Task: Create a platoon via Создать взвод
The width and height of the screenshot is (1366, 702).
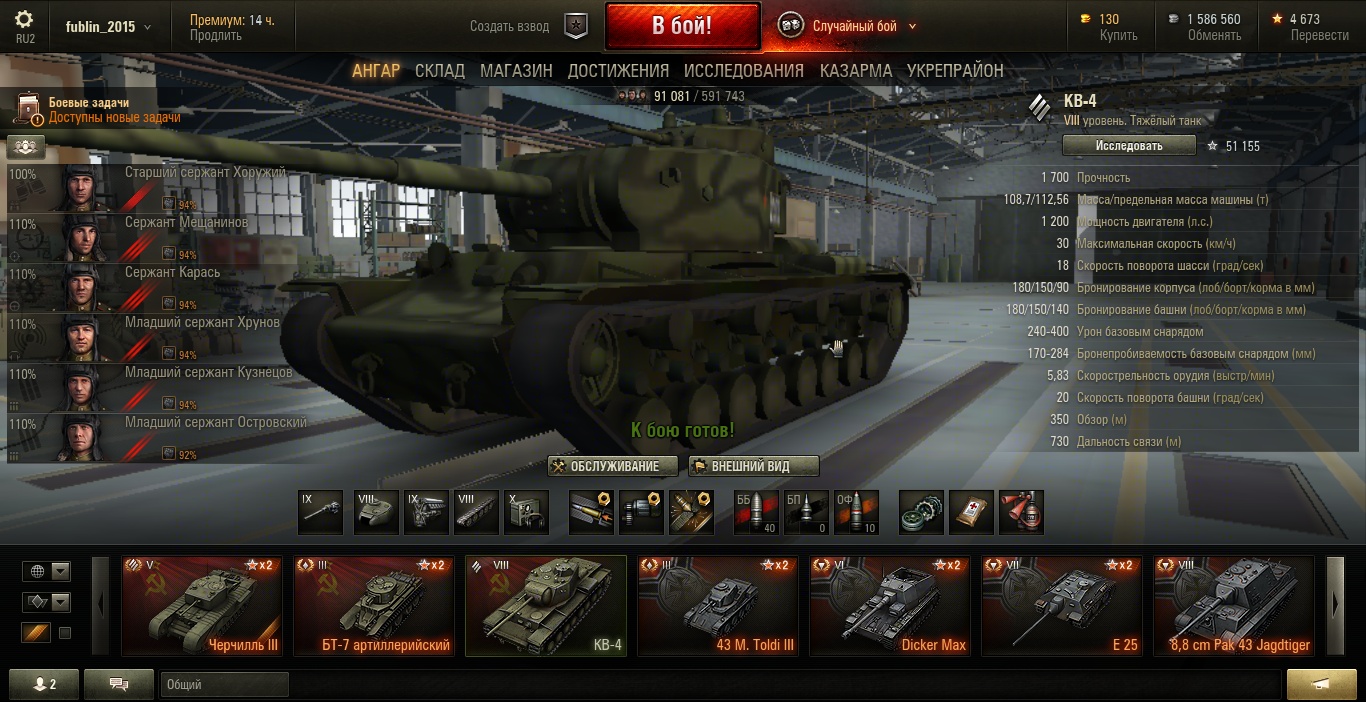Action: pos(510,27)
